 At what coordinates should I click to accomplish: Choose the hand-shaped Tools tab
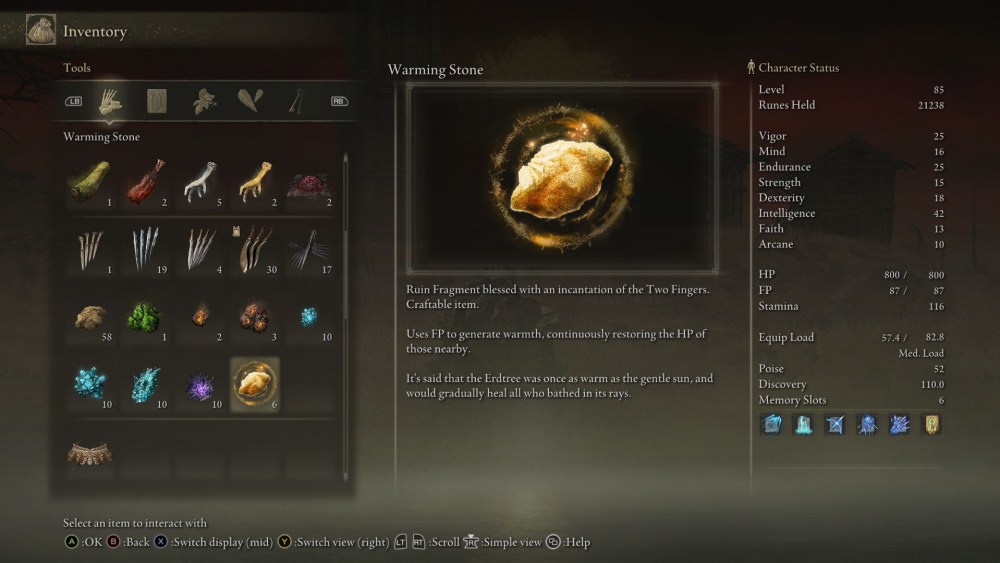pos(110,101)
